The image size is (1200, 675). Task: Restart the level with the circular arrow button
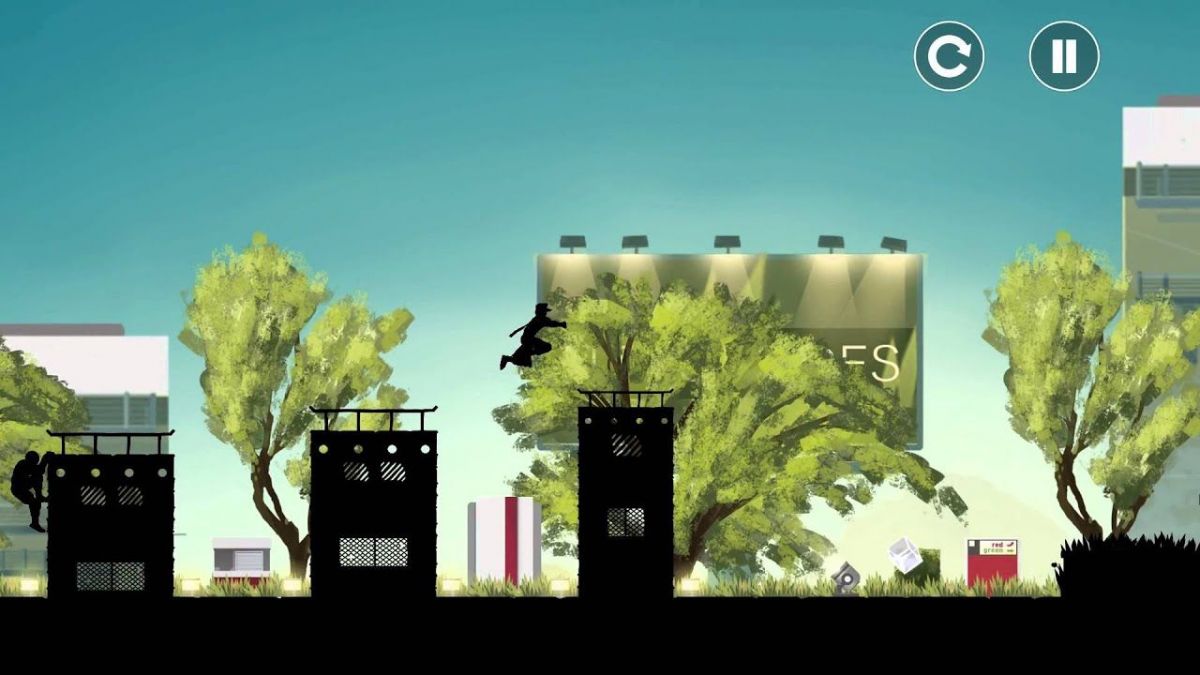(x=948, y=56)
